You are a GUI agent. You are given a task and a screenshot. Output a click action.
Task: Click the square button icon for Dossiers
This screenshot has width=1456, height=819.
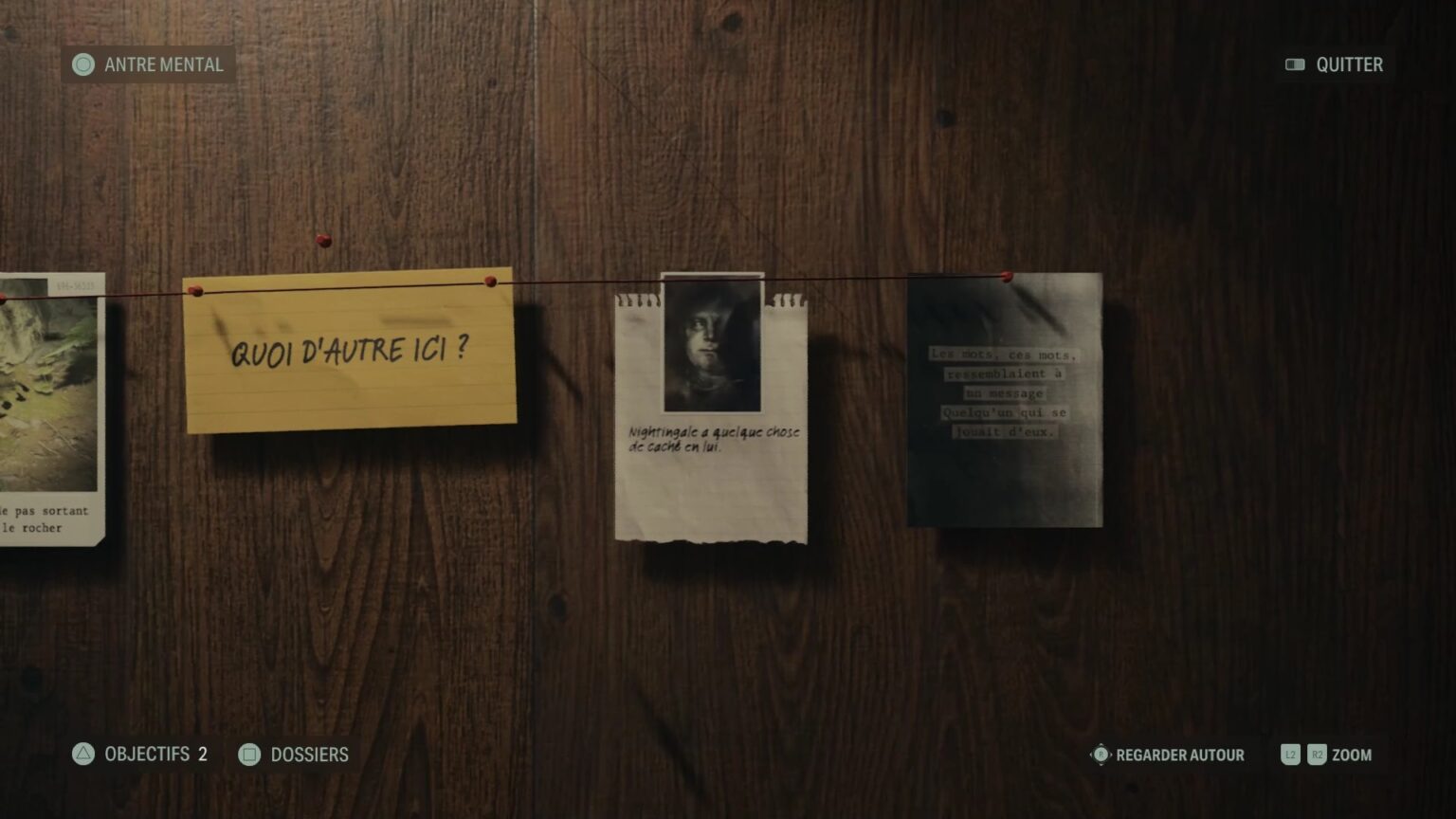[248, 755]
